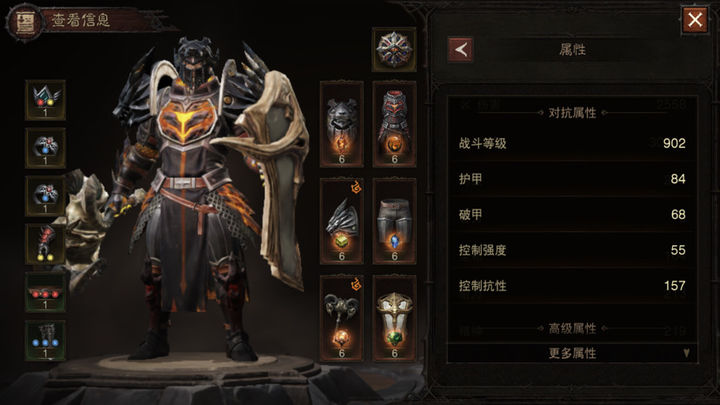
Task: Select the belt slot with three gems
Action: tap(45, 292)
